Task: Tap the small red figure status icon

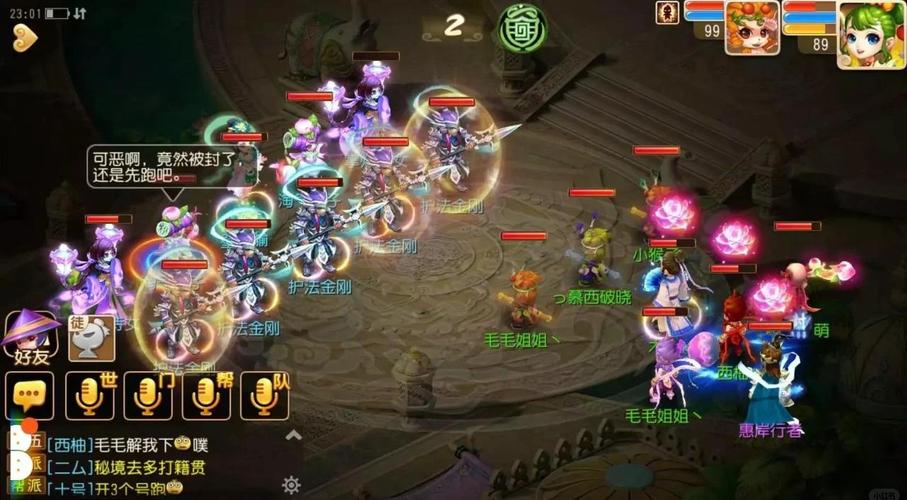Action: 667,12
